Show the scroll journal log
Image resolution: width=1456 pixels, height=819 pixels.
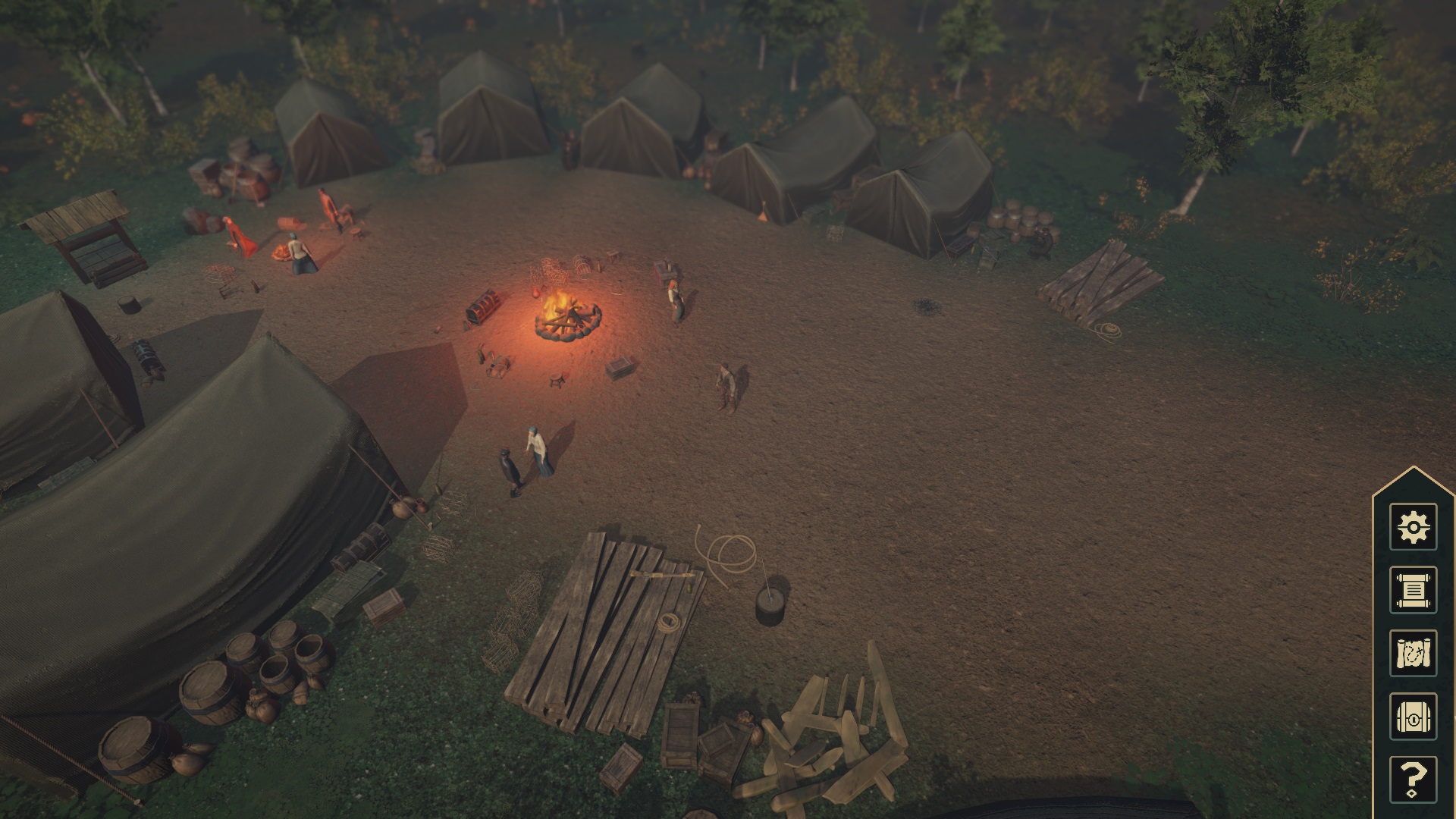pos(1413,589)
